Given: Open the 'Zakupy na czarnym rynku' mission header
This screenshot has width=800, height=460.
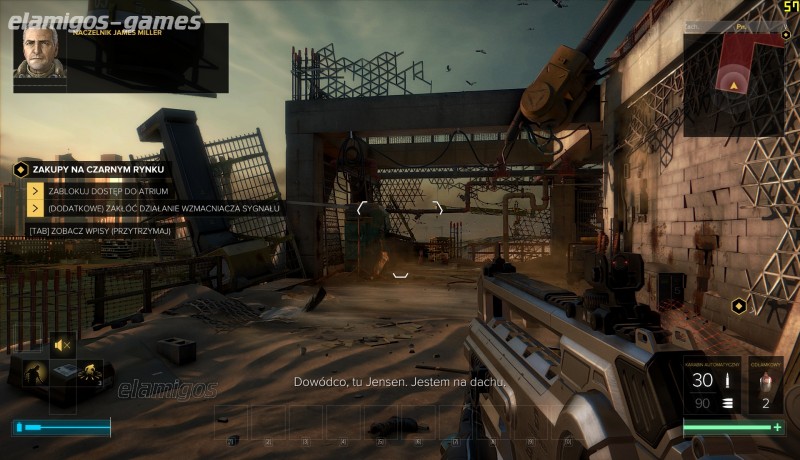Looking at the screenshot, I should tap(97, 170).
